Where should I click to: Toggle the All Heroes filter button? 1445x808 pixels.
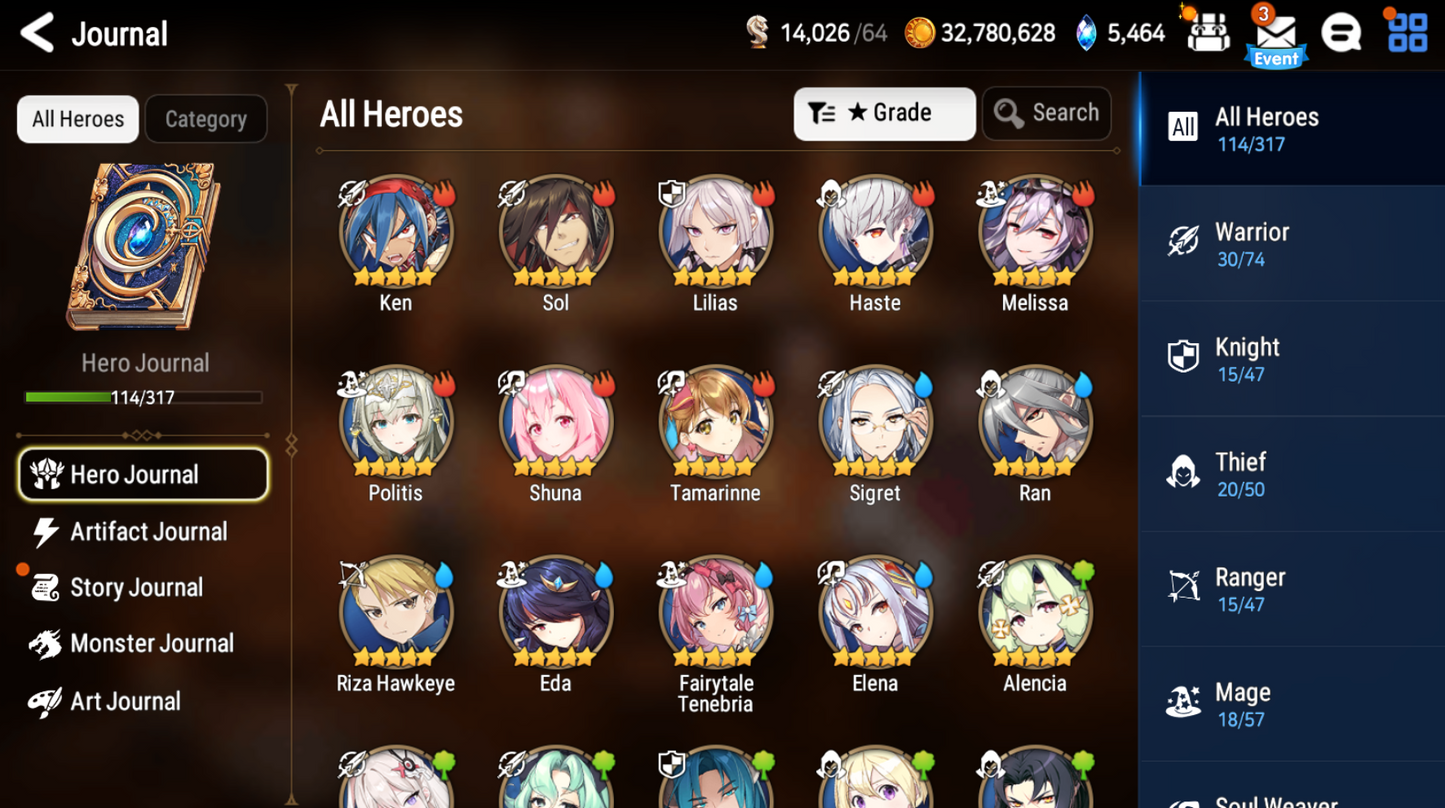point(77,118)
